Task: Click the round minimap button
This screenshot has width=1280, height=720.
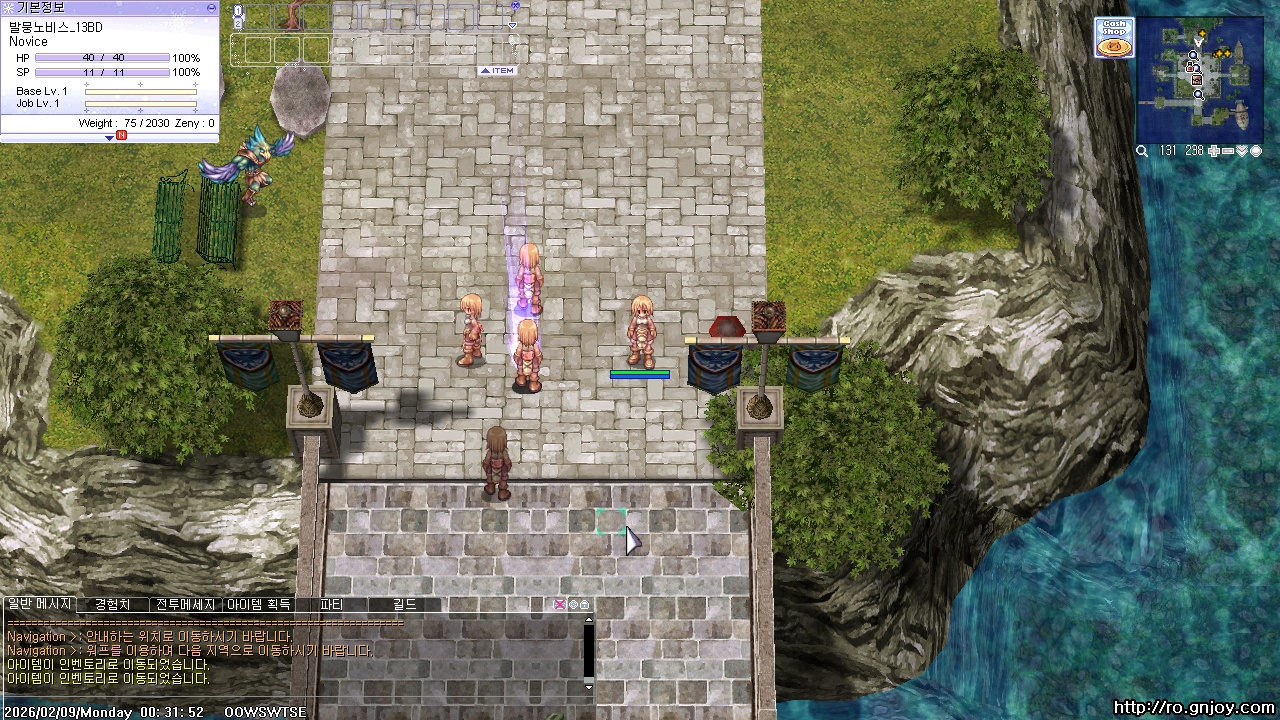Action: [x=1256, y=151]
